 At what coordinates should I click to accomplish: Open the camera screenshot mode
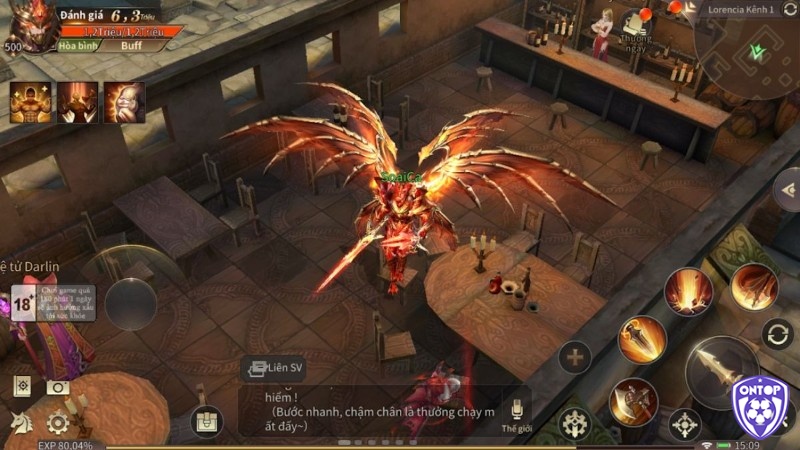click(58, 388)
